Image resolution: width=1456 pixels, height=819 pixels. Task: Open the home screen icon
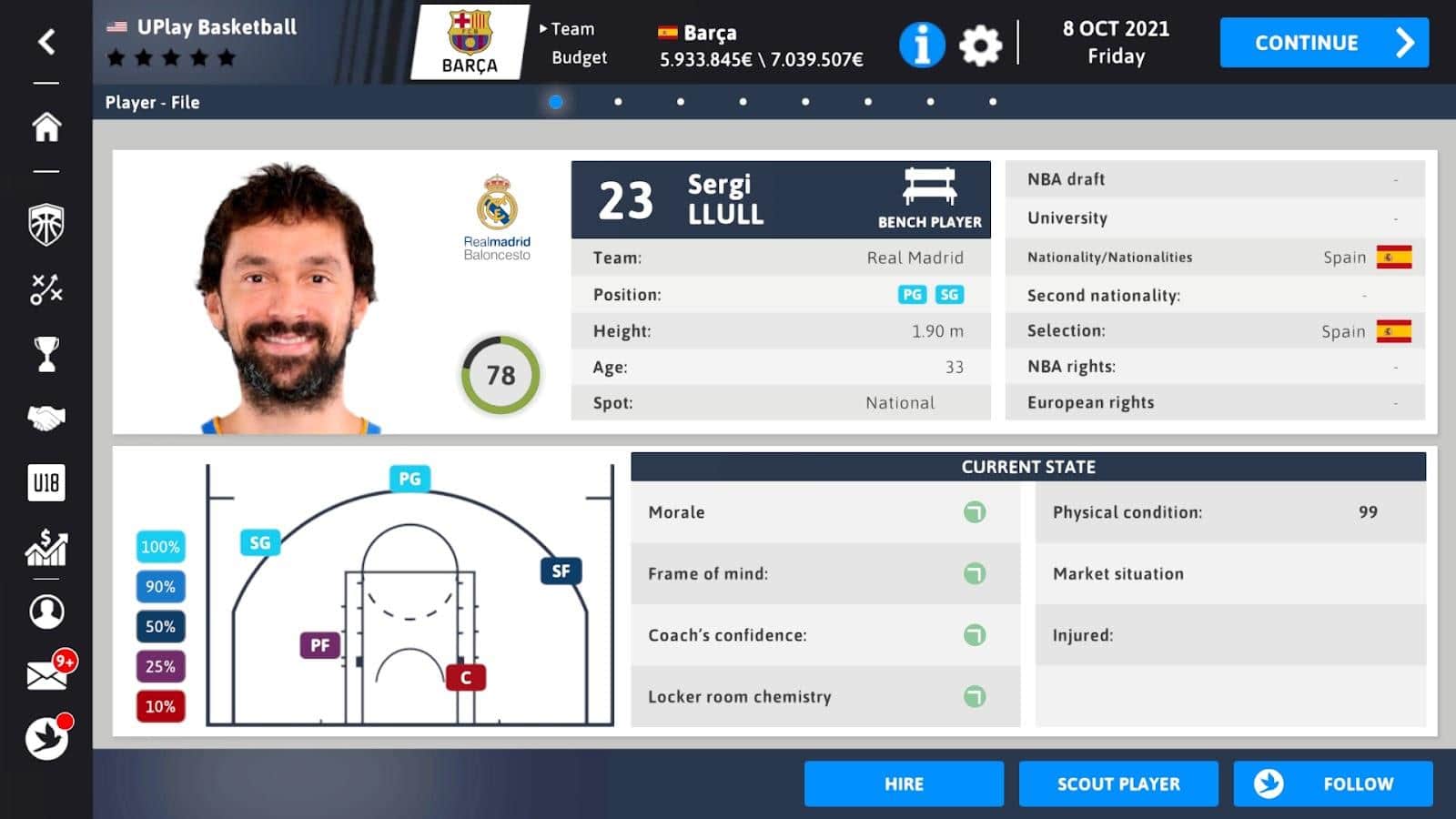click(46, 126)
